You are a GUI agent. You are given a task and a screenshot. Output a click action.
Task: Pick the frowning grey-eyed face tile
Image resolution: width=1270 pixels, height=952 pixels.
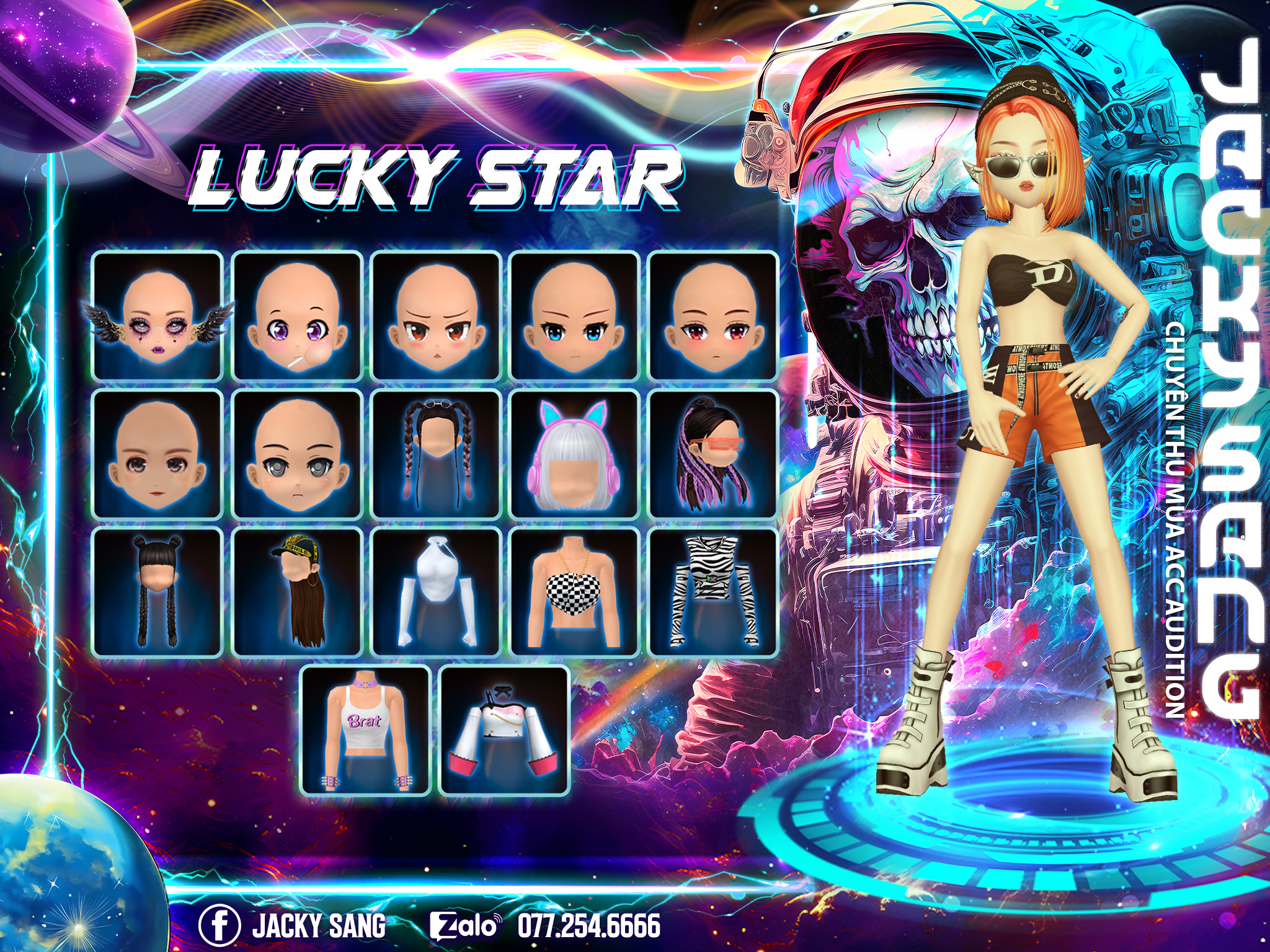pos(297,454)
